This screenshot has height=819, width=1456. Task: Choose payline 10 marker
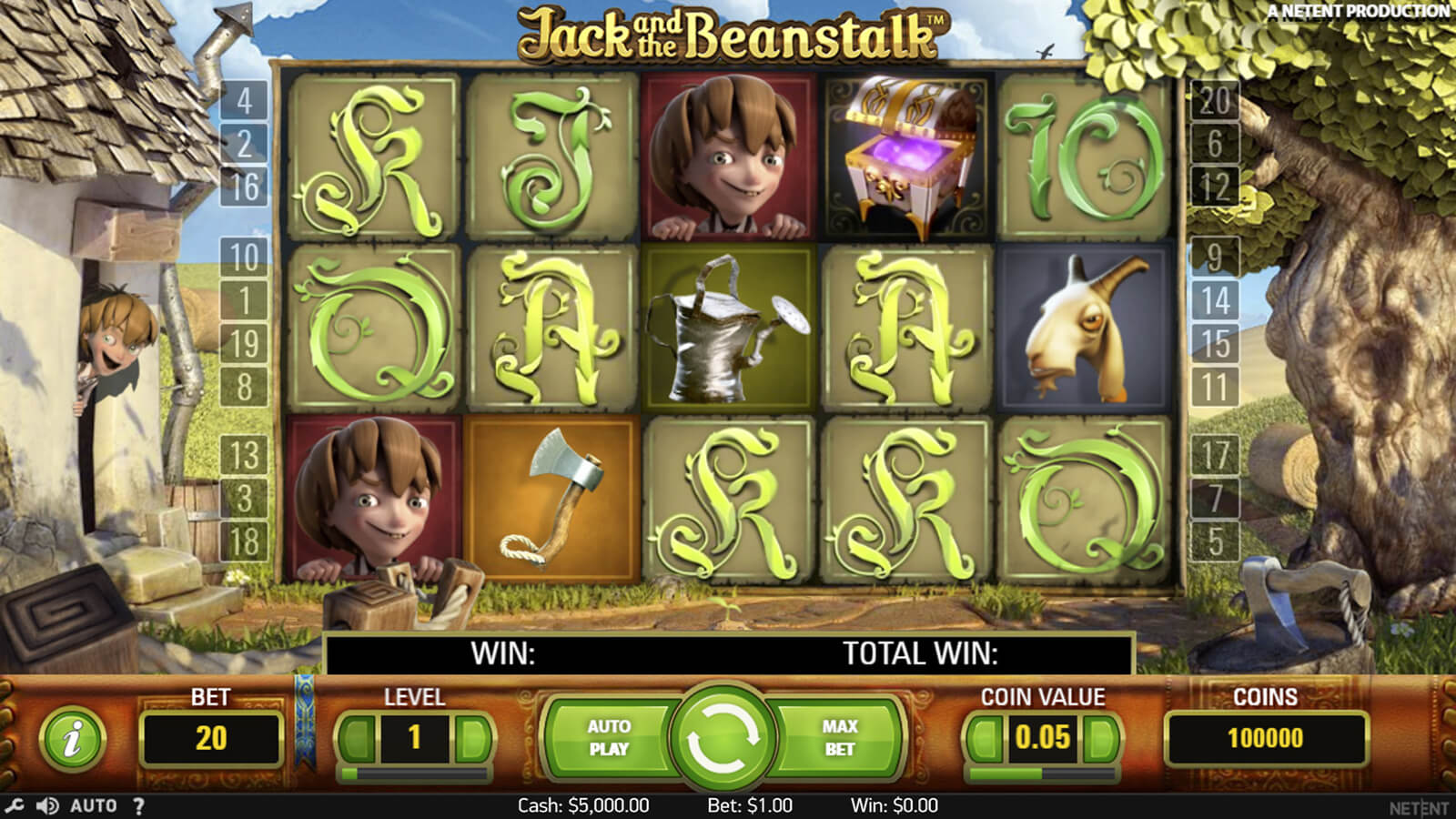click(x=244, y=258)
